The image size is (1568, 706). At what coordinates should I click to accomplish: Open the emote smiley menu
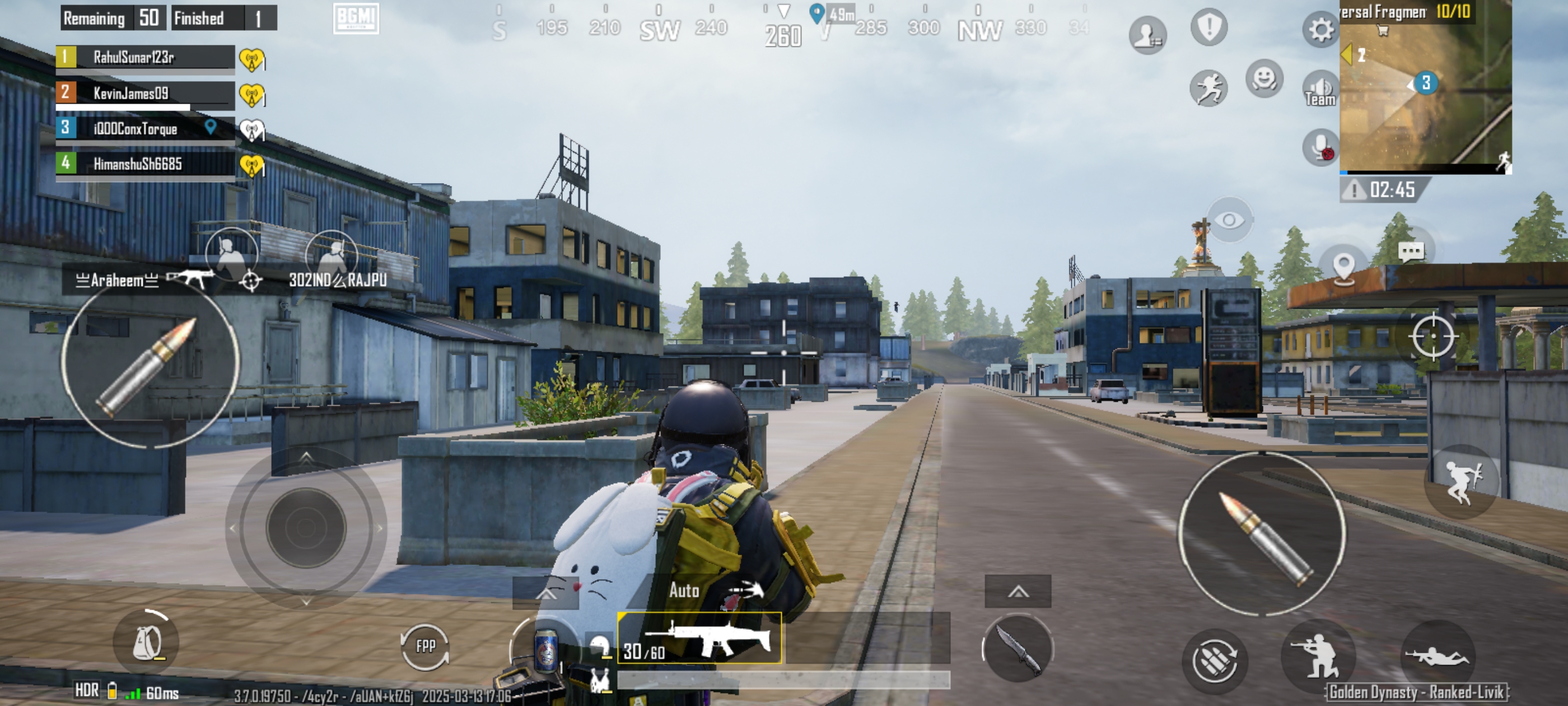tap(1264, 79)
